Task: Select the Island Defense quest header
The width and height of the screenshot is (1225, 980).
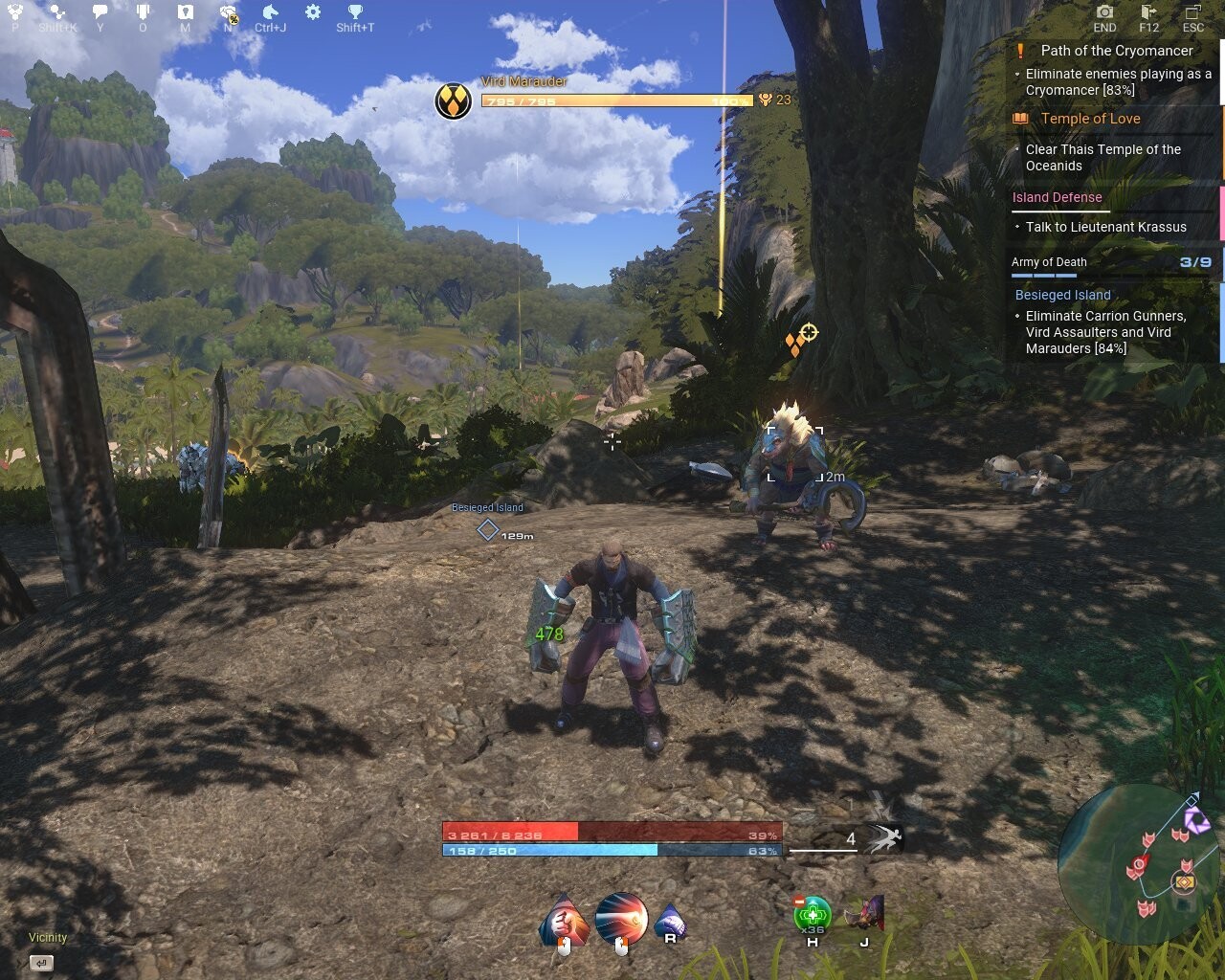Action: pyautogui.click(x=1056, y=197)
